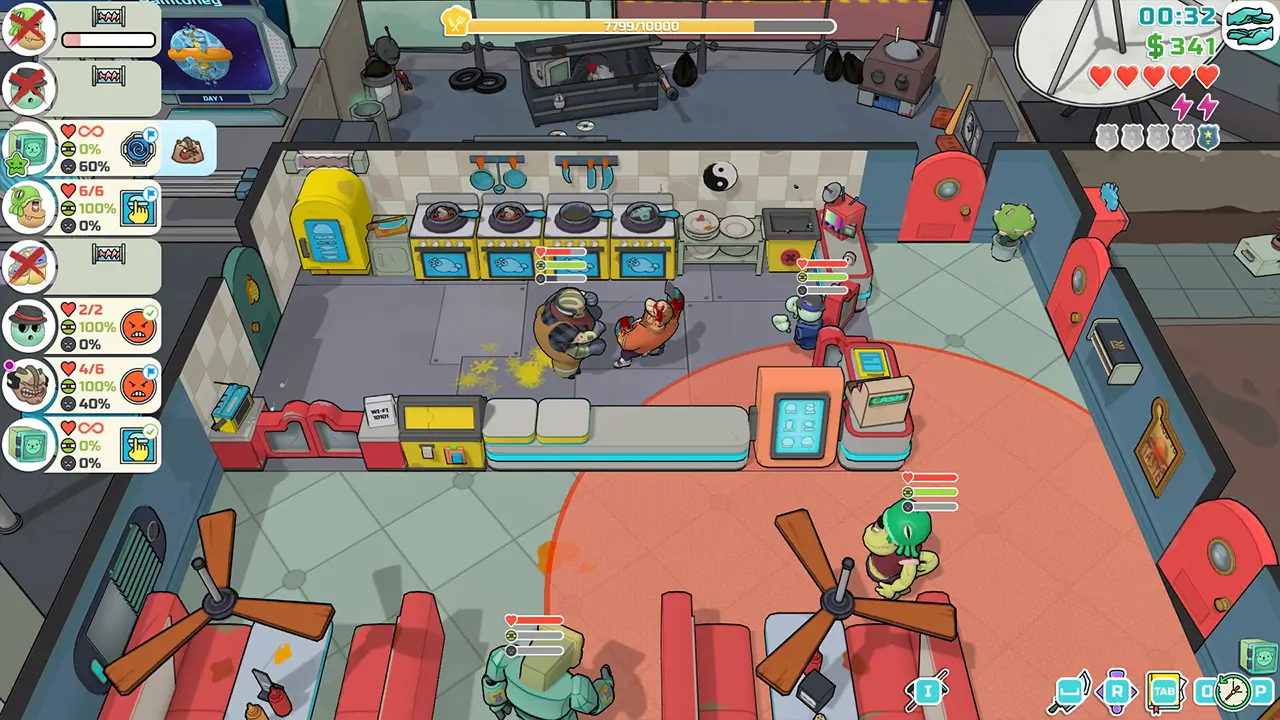This screenshot has height=720, width=1280.
Task: Click the angry face icon on the 2/2 row
Action: [139, 326]
